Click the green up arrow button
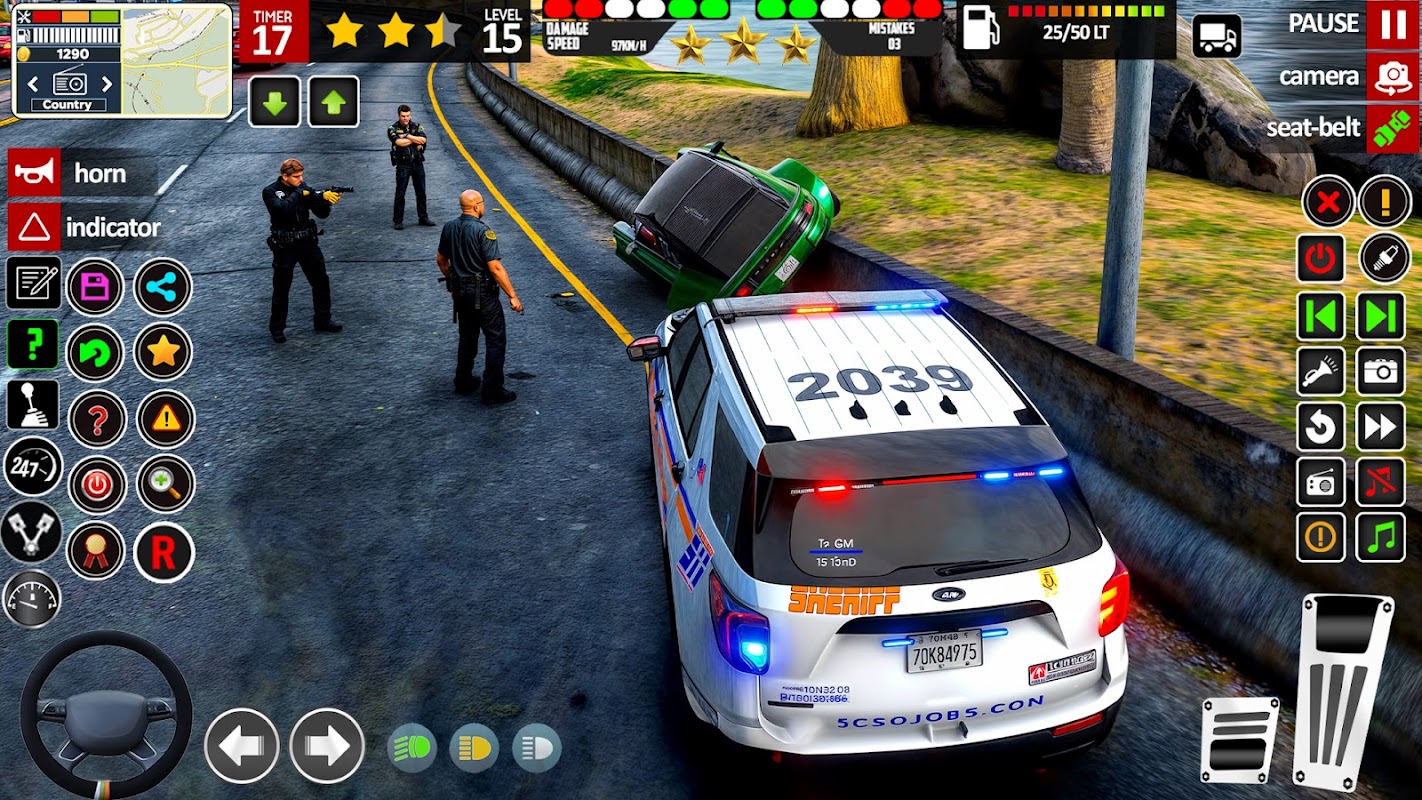 (x=333, y=101)
